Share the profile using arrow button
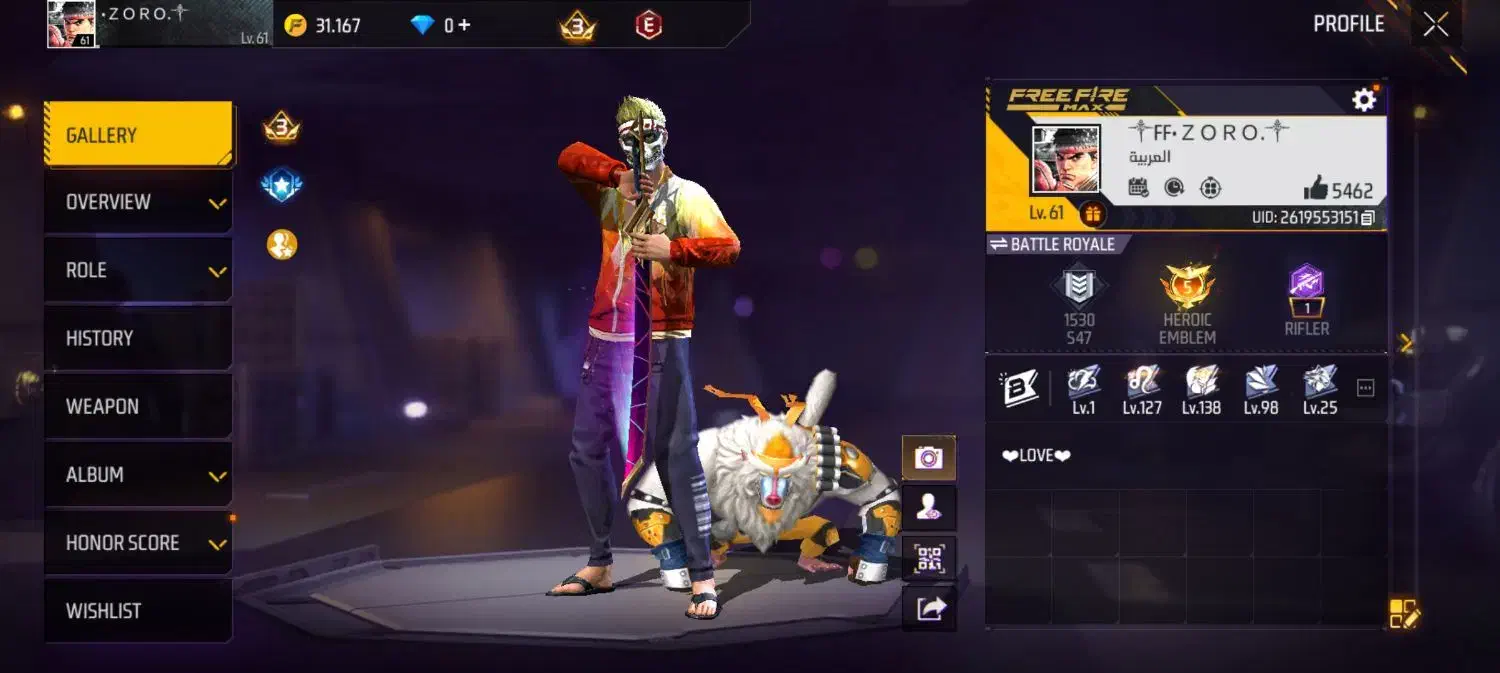This screenshot has width=1500, height=673. pos(929,608)
